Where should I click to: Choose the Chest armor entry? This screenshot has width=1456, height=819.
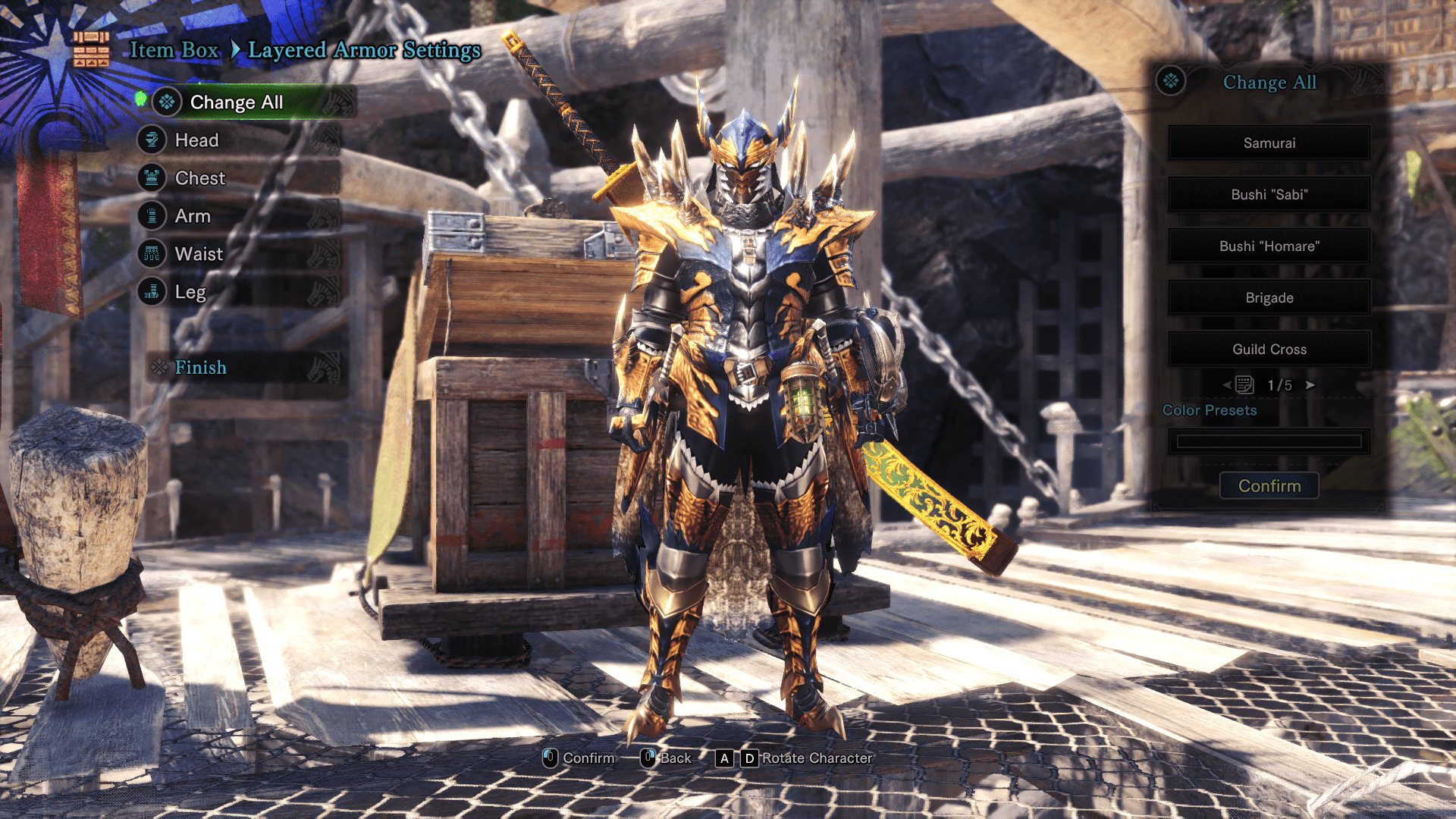click(199, 178)
